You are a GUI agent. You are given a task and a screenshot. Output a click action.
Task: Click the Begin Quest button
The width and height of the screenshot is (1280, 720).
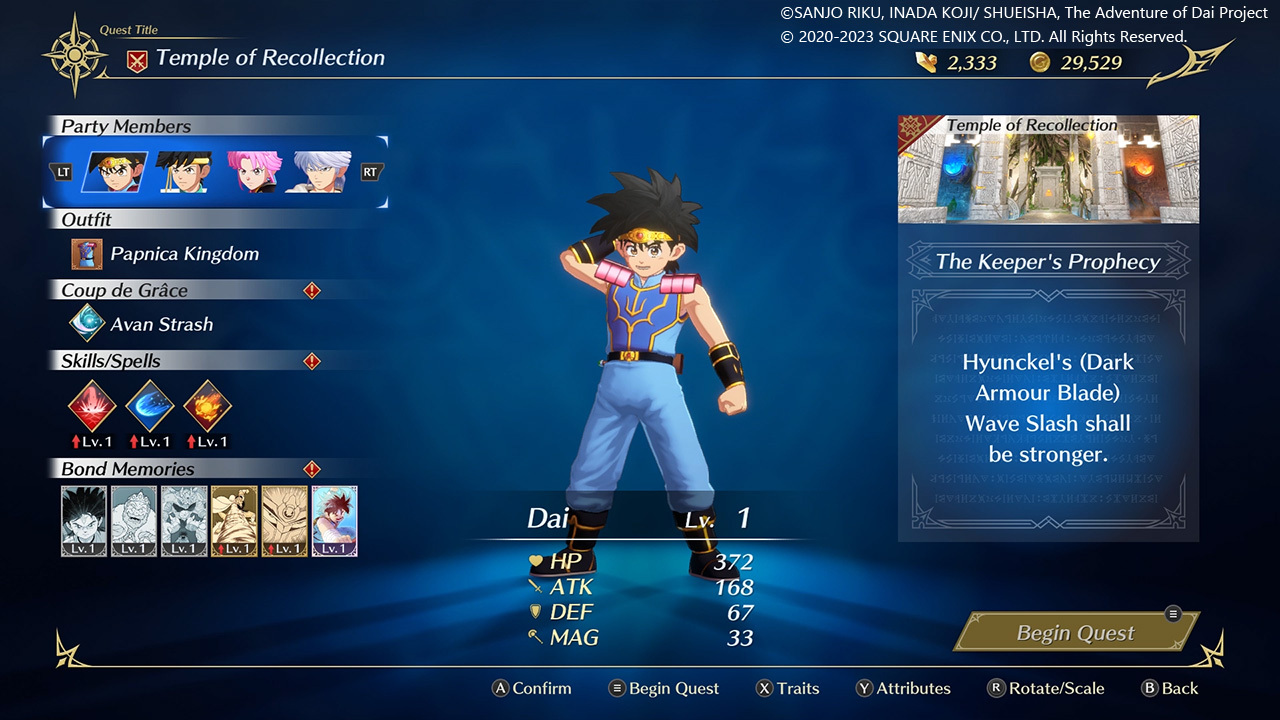click(x=1075, y=633)
